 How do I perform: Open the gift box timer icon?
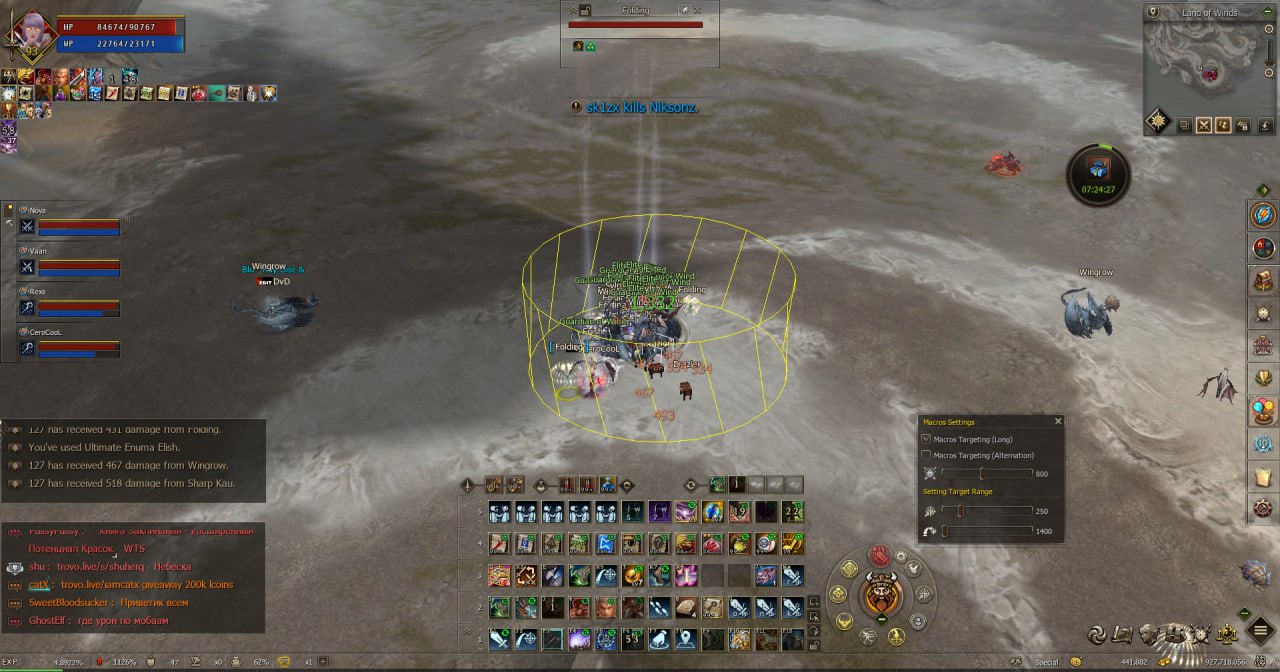[x=1098, y=168]
